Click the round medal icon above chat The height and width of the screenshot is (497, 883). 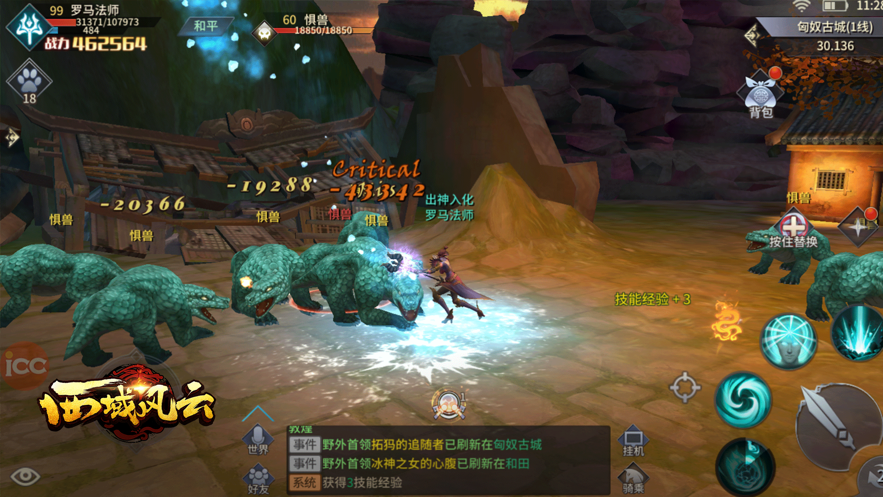(x=449, y=404)
